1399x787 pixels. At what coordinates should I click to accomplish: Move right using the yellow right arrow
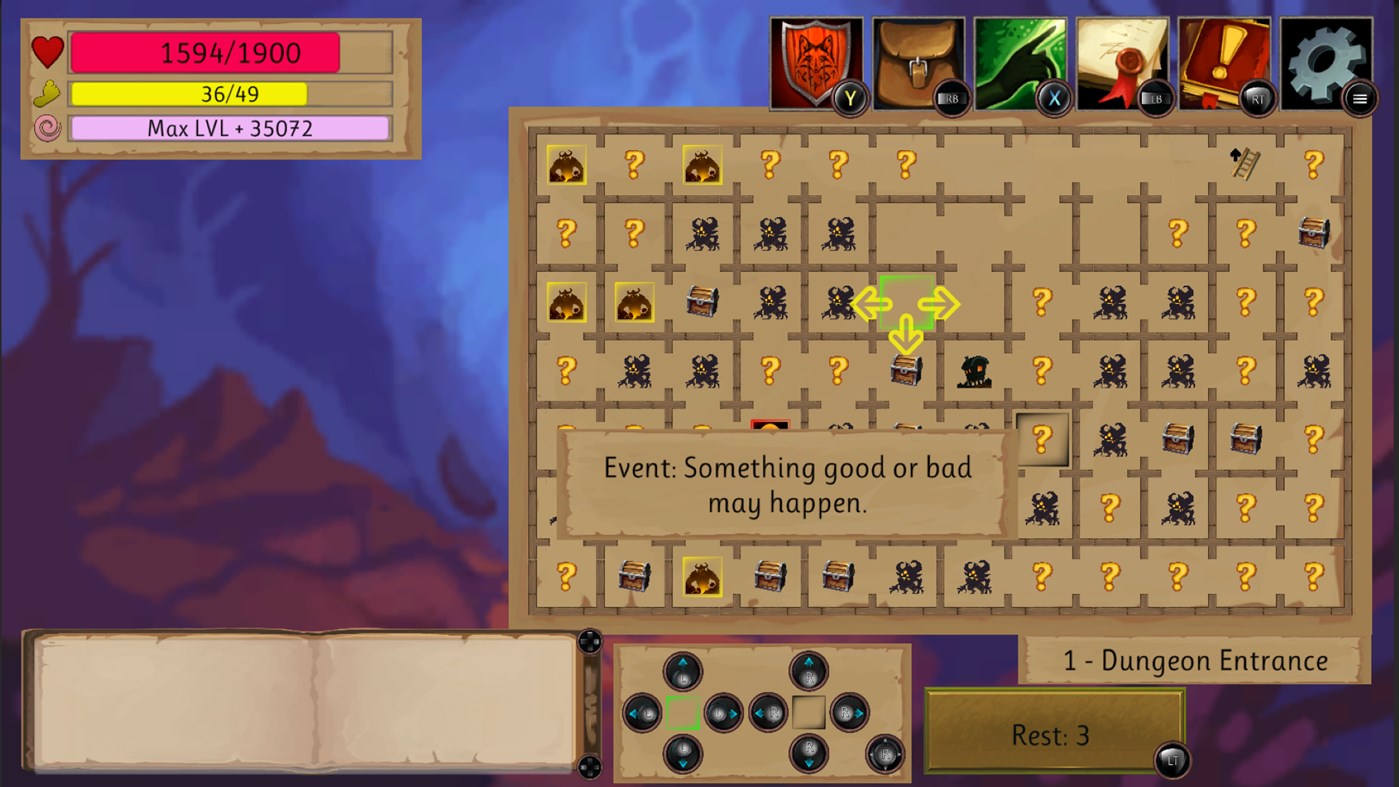[941, 303]
